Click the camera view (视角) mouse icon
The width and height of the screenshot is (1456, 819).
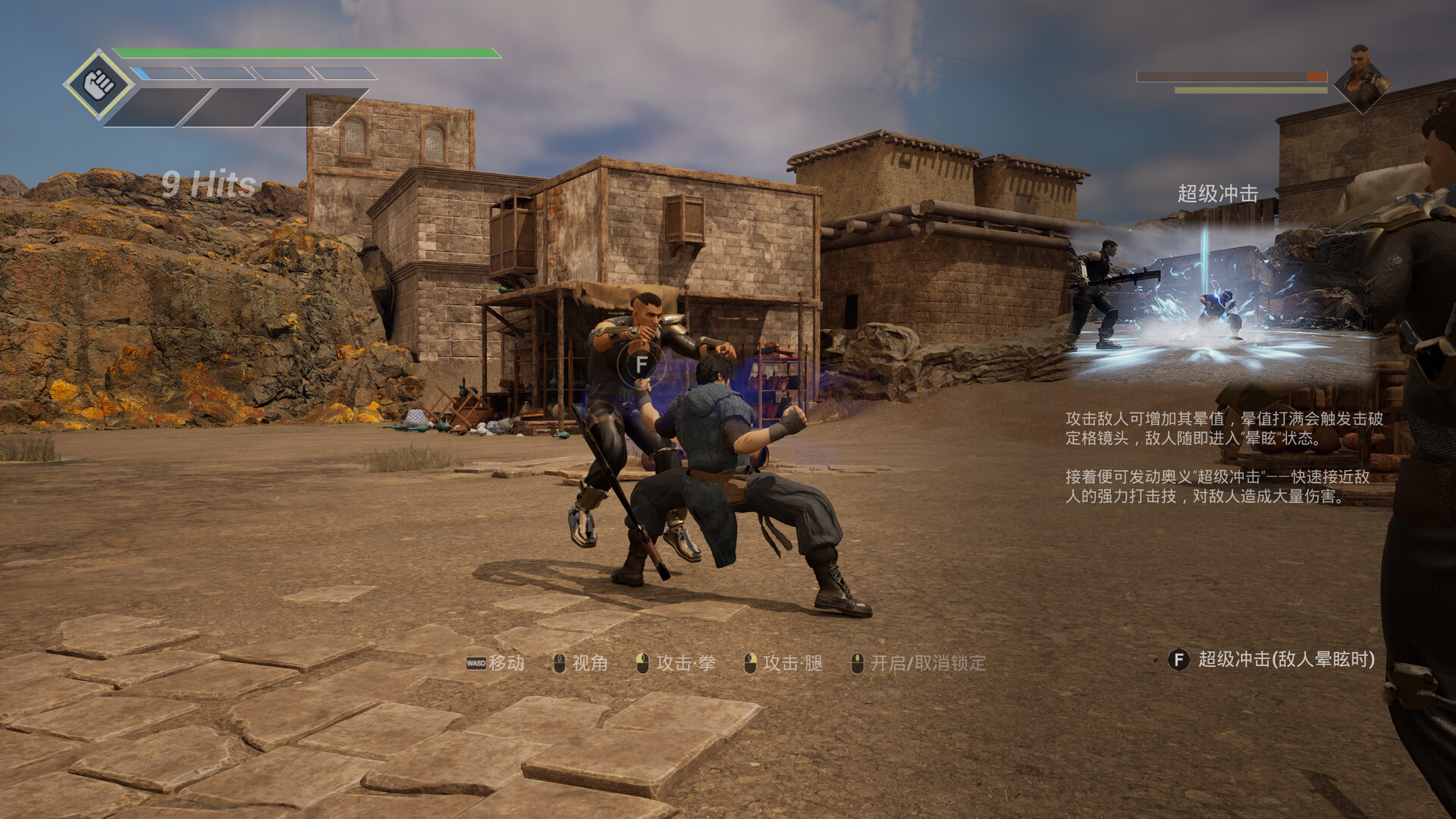(x=560, y=662)
